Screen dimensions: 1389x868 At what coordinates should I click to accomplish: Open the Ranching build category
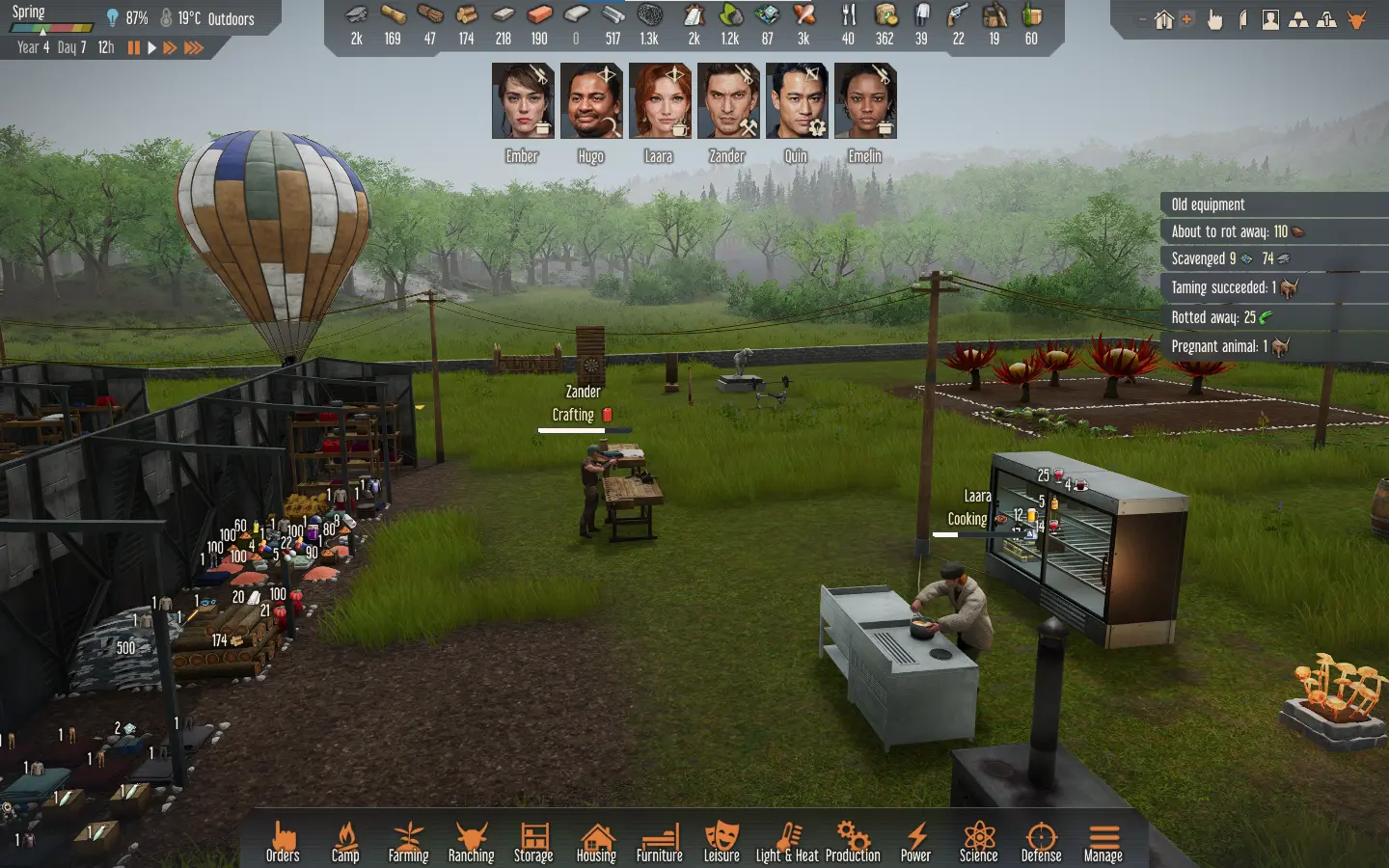coord(471,841)
